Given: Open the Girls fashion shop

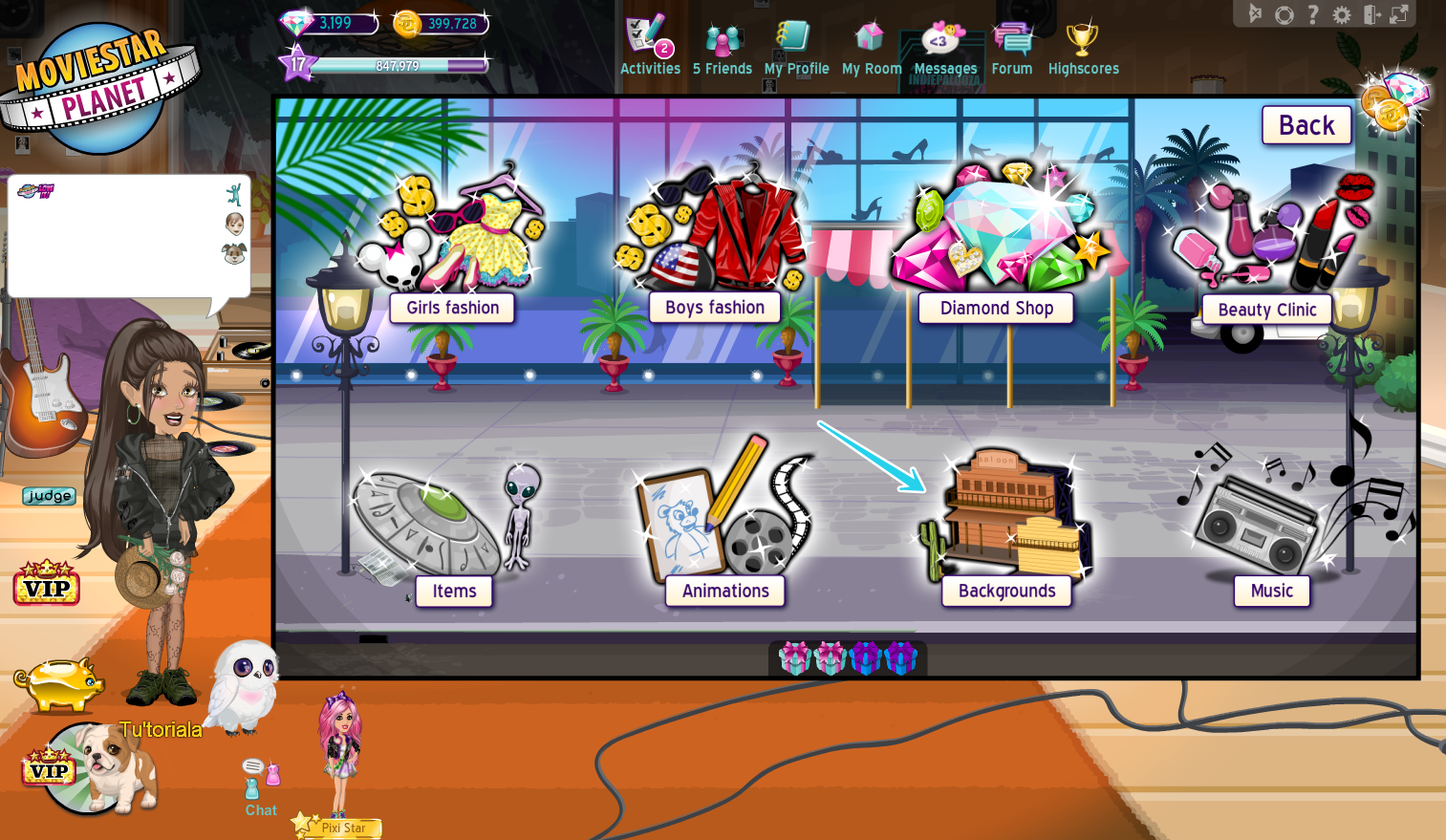Looking at the screenshot, I should pos(451,308).
